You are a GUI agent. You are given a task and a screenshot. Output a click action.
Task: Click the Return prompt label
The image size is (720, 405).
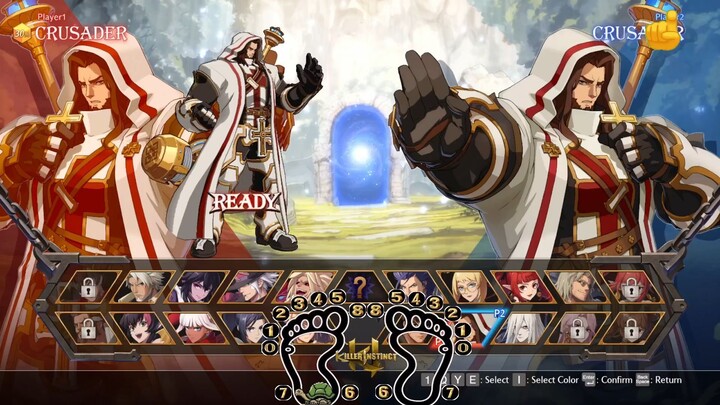(668, 380)
